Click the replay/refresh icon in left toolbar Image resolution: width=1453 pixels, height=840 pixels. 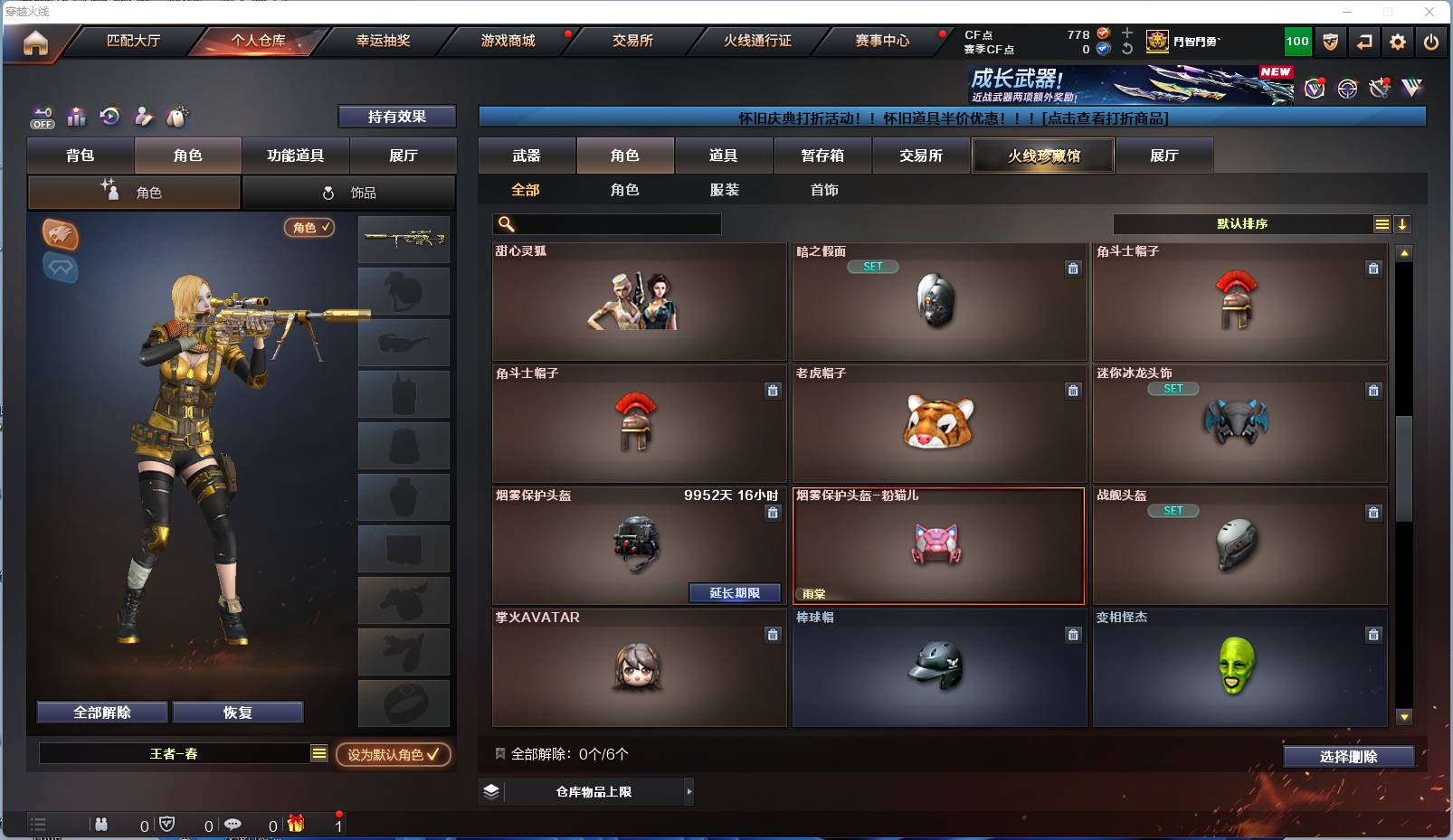coord(109,117)
